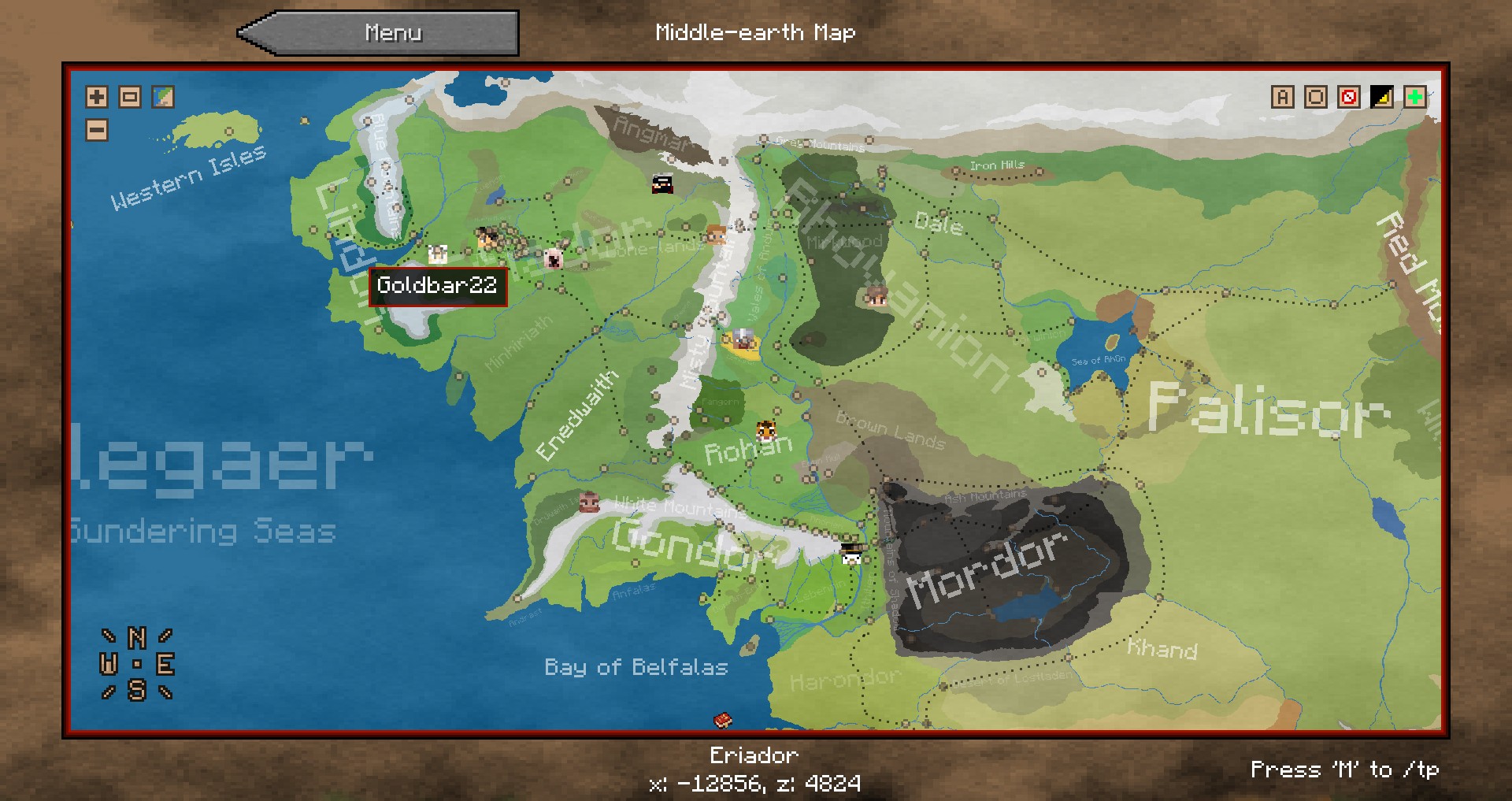Click the top-hat player head near Mordor
Viewport: 1512px width, 801px height.
tap(850, 553)
